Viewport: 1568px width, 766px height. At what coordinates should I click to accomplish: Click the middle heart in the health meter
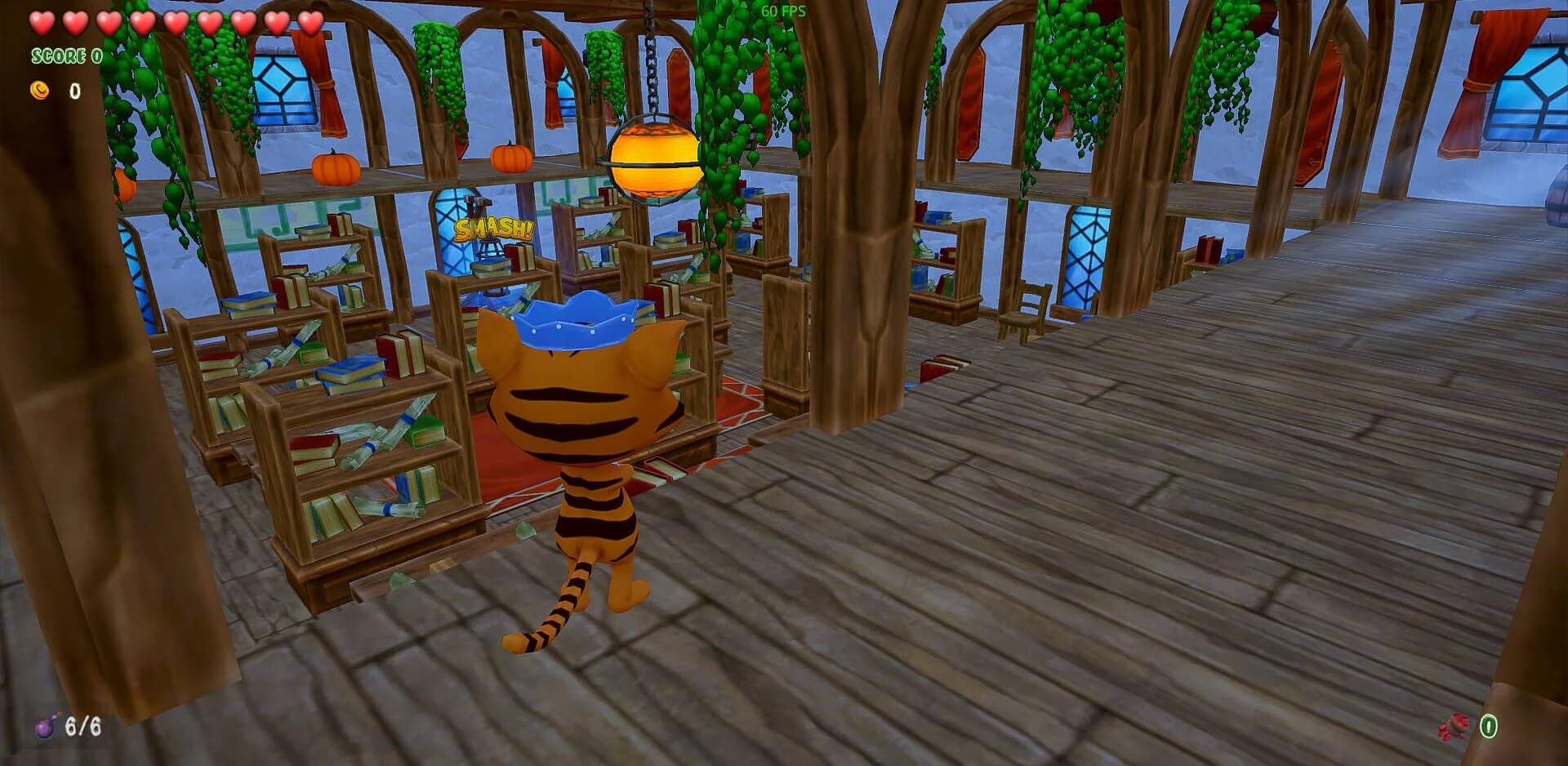pos(175,22)
